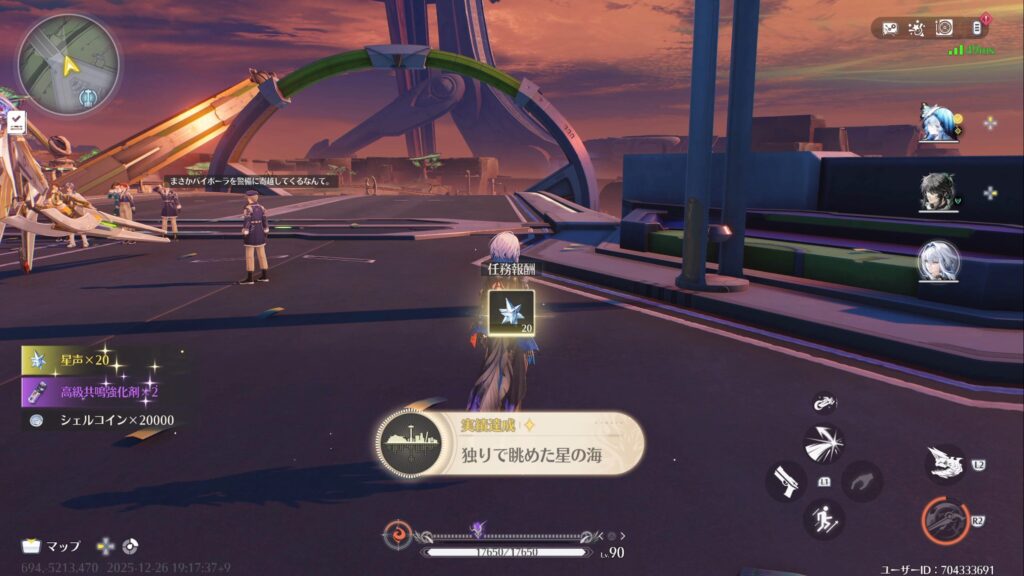1024x576 pixels.
Task: Click the quest tracker checkmark icon
Action: (x=17, y=123)
